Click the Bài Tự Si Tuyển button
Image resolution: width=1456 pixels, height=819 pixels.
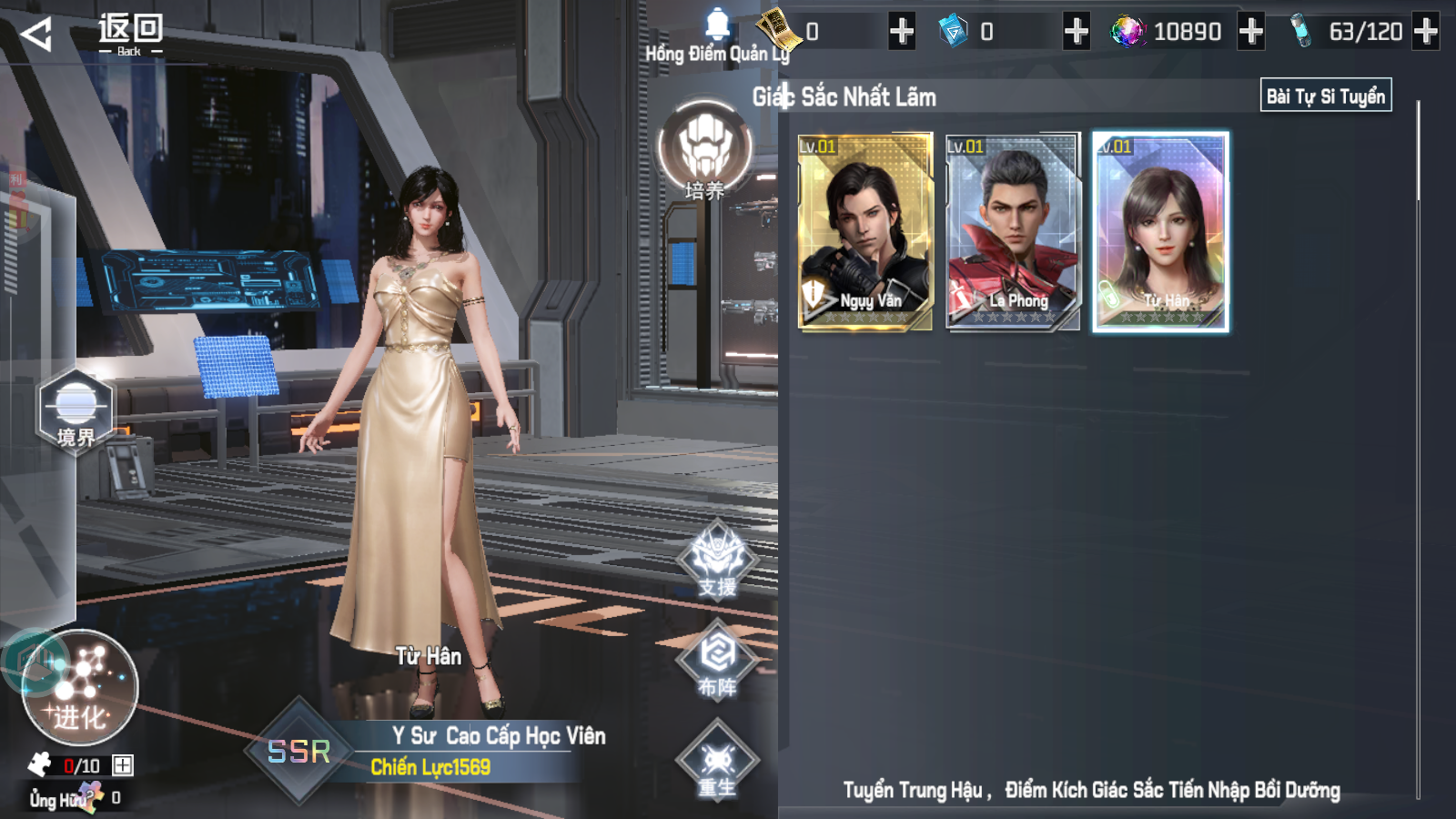(x=1325, y=96)
